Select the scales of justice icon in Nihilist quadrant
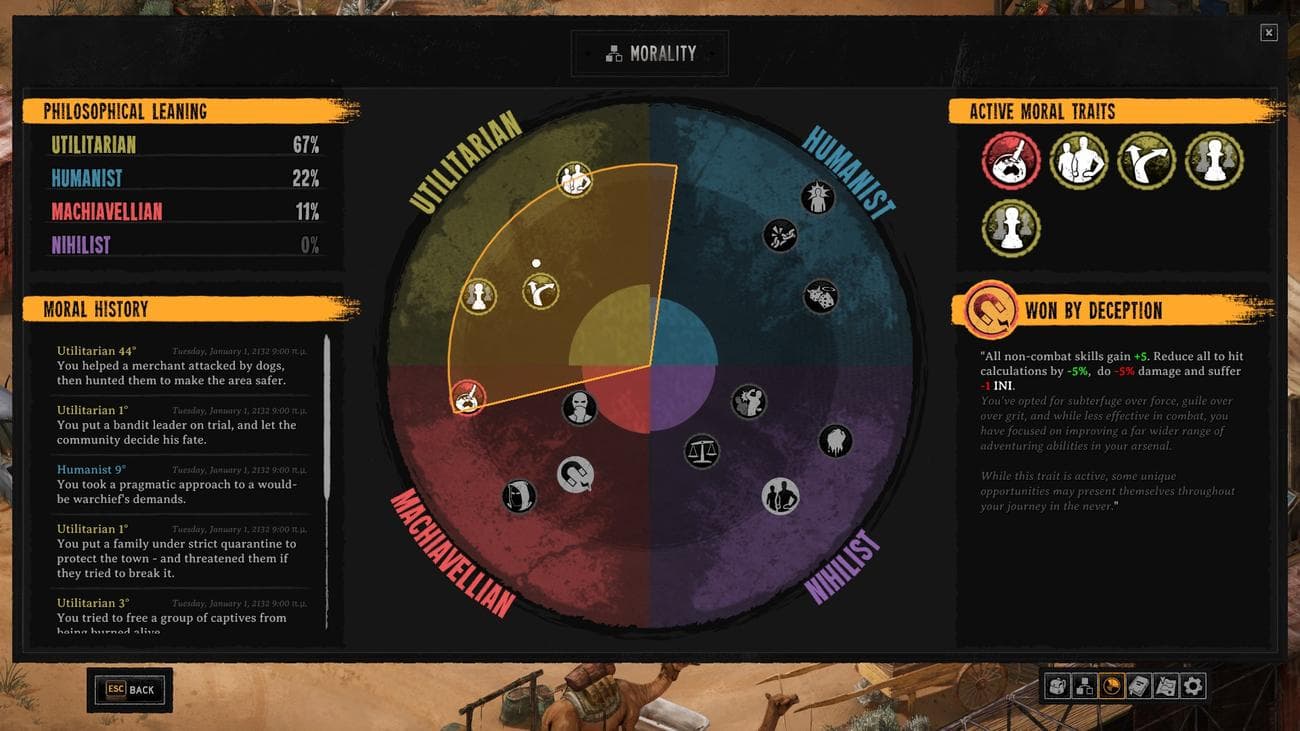The height and width of the screenshot is (731, 1300). click(702, 450)
